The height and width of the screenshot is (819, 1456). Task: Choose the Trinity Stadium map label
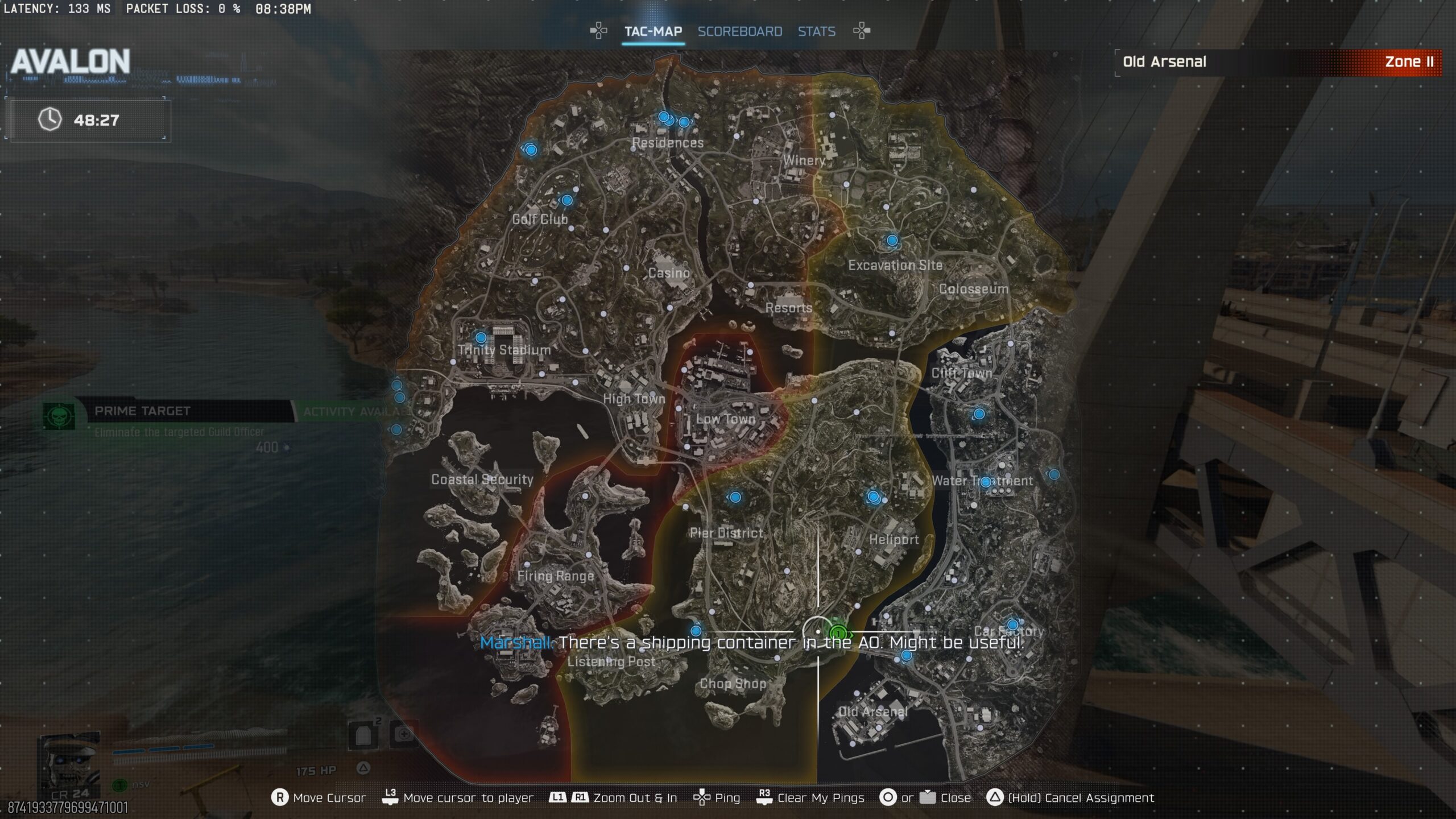tap(504, 350)
